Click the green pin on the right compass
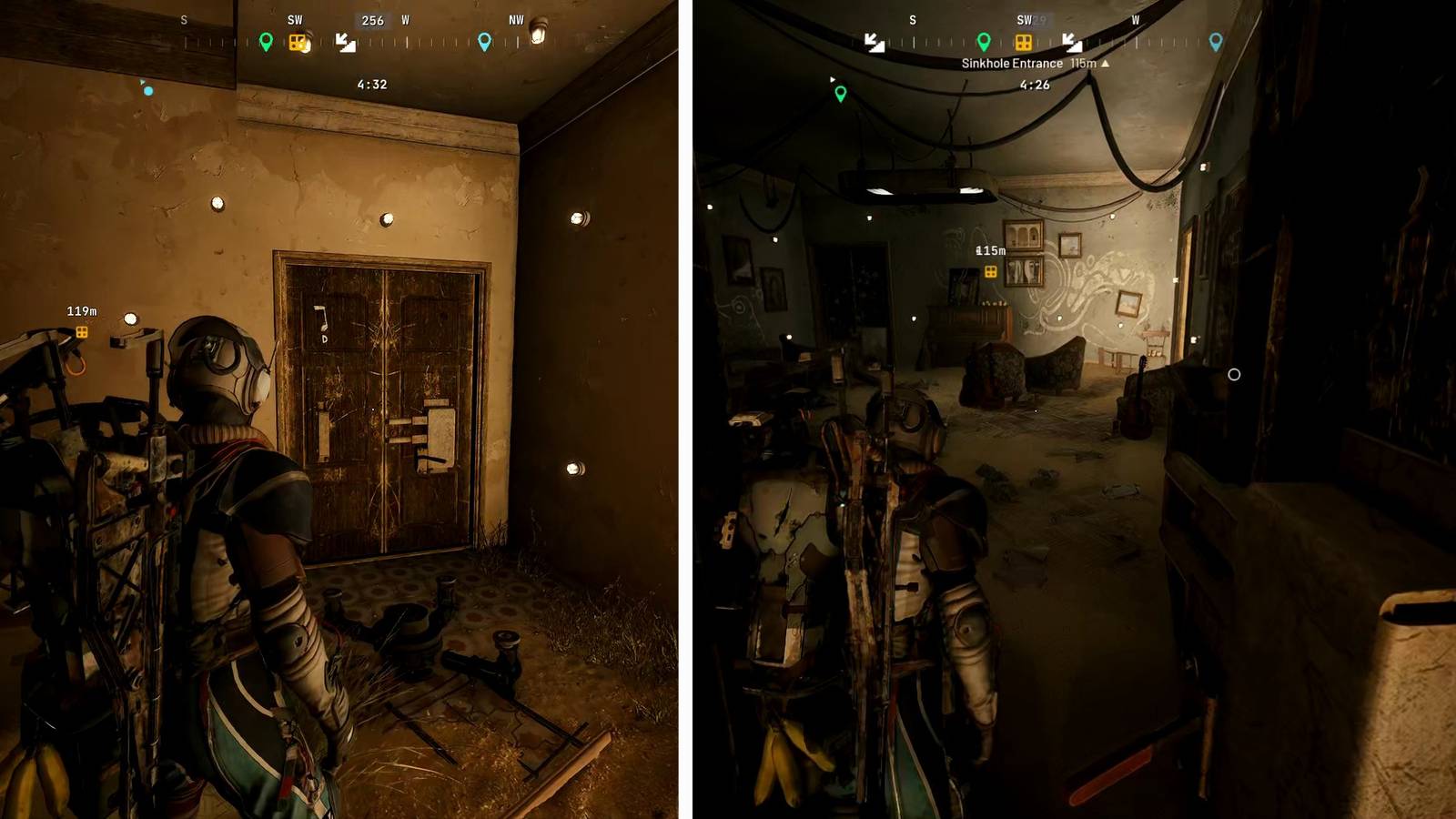This screenshot has width=1456, height=819. (984, 42)
